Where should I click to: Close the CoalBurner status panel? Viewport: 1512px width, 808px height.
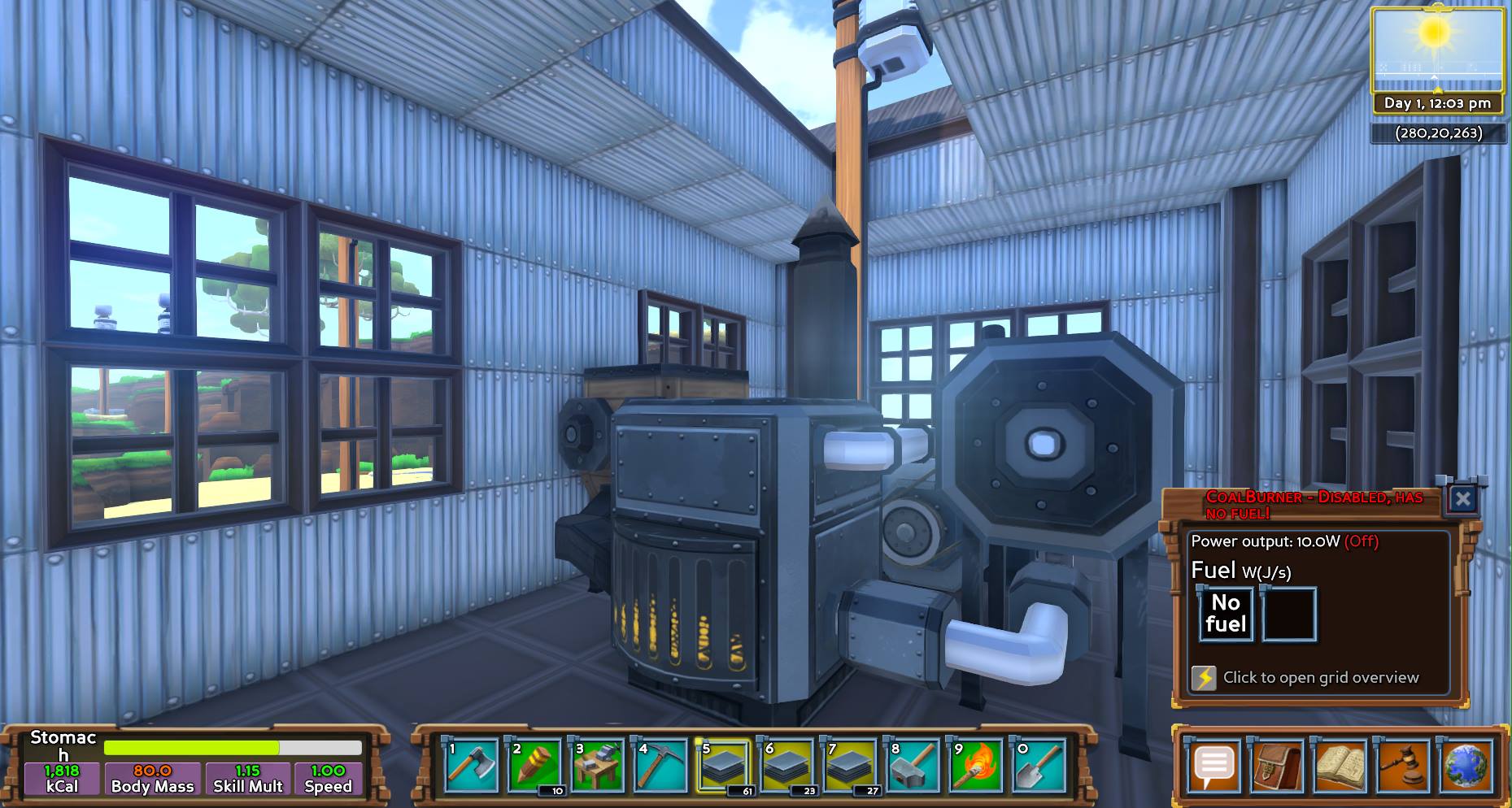click(x=1462, y=498)
